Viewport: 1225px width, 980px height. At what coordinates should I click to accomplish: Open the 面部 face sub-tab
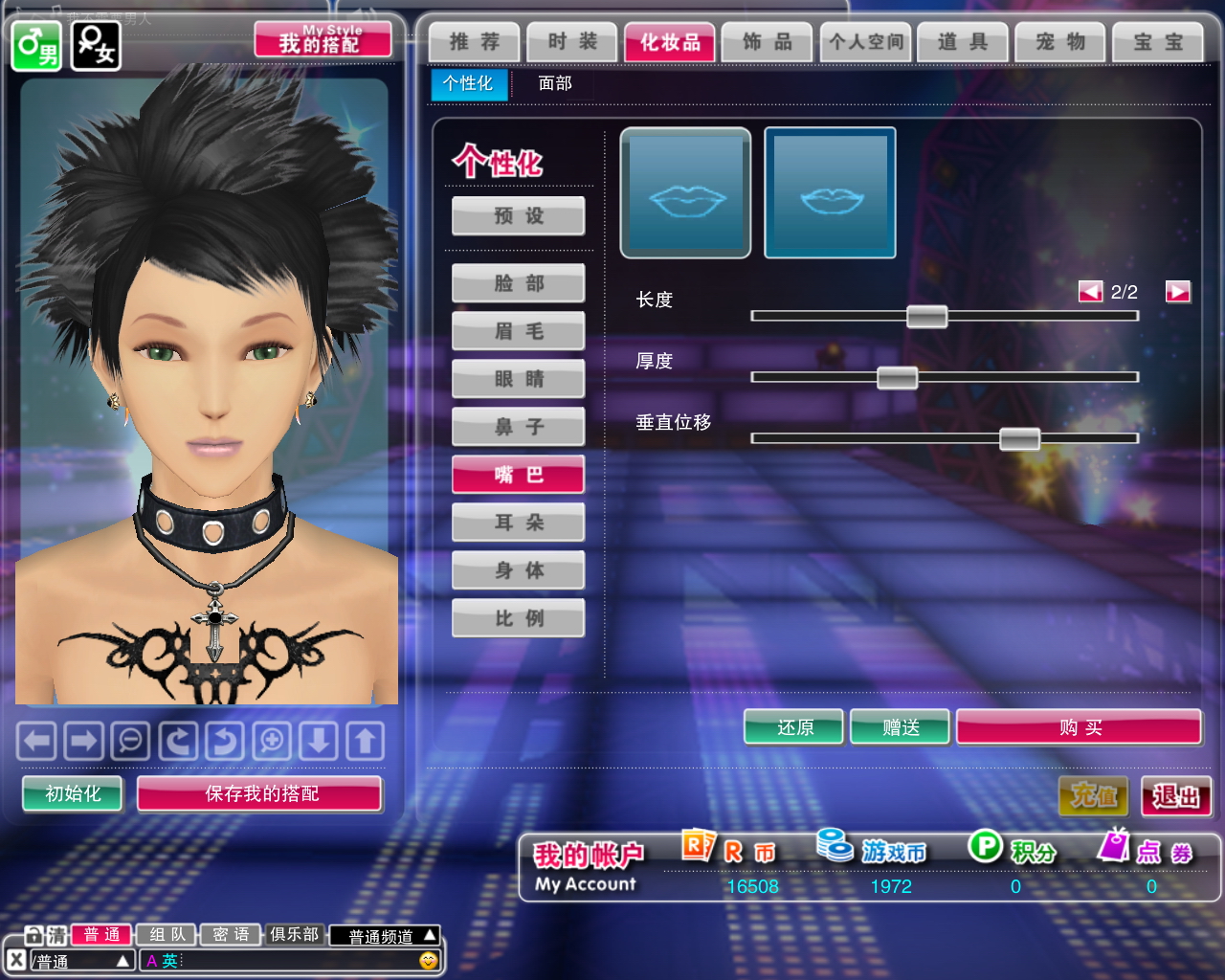point(555,83)
